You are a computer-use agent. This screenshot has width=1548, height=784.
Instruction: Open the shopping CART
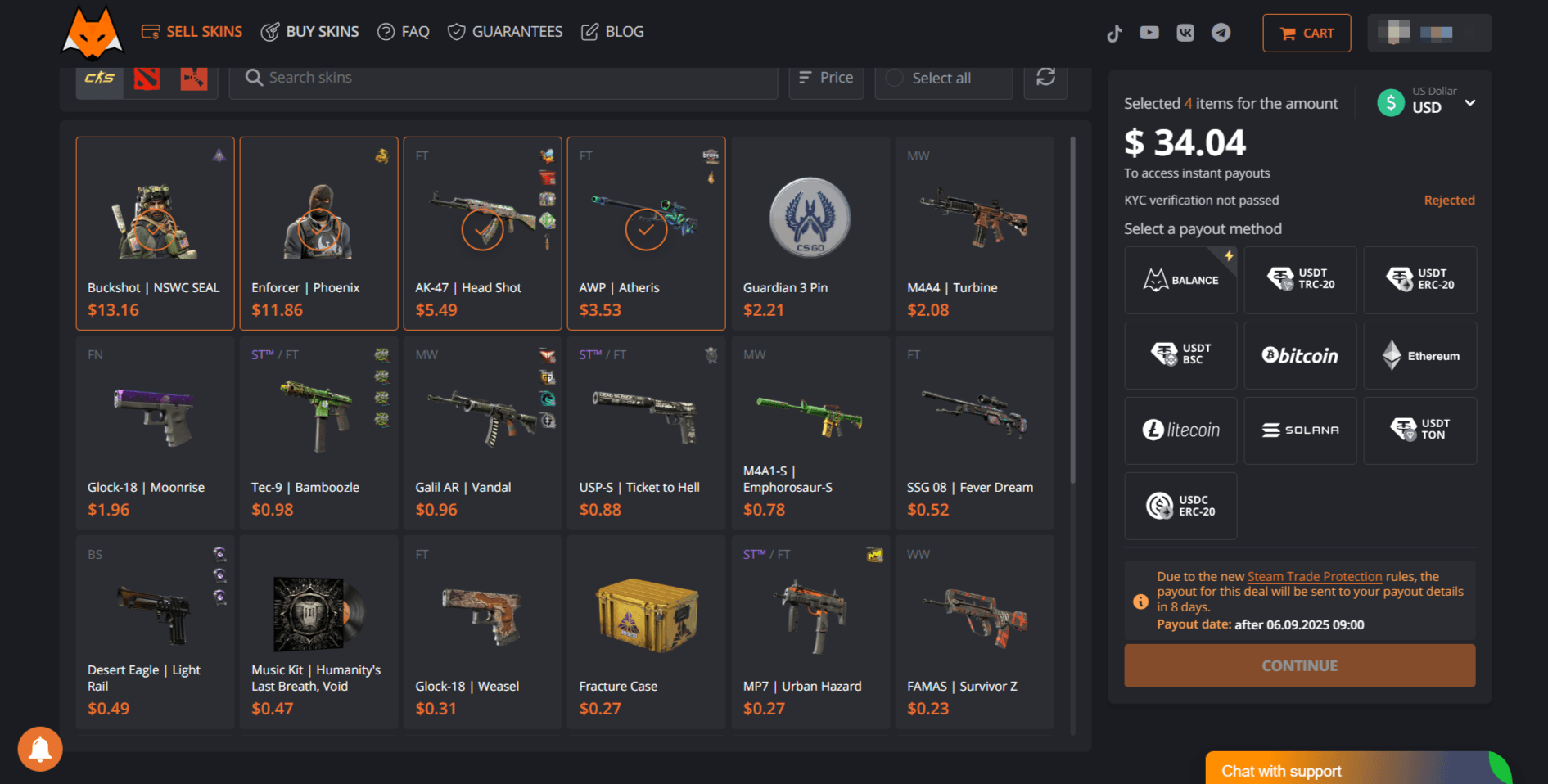1307,33
